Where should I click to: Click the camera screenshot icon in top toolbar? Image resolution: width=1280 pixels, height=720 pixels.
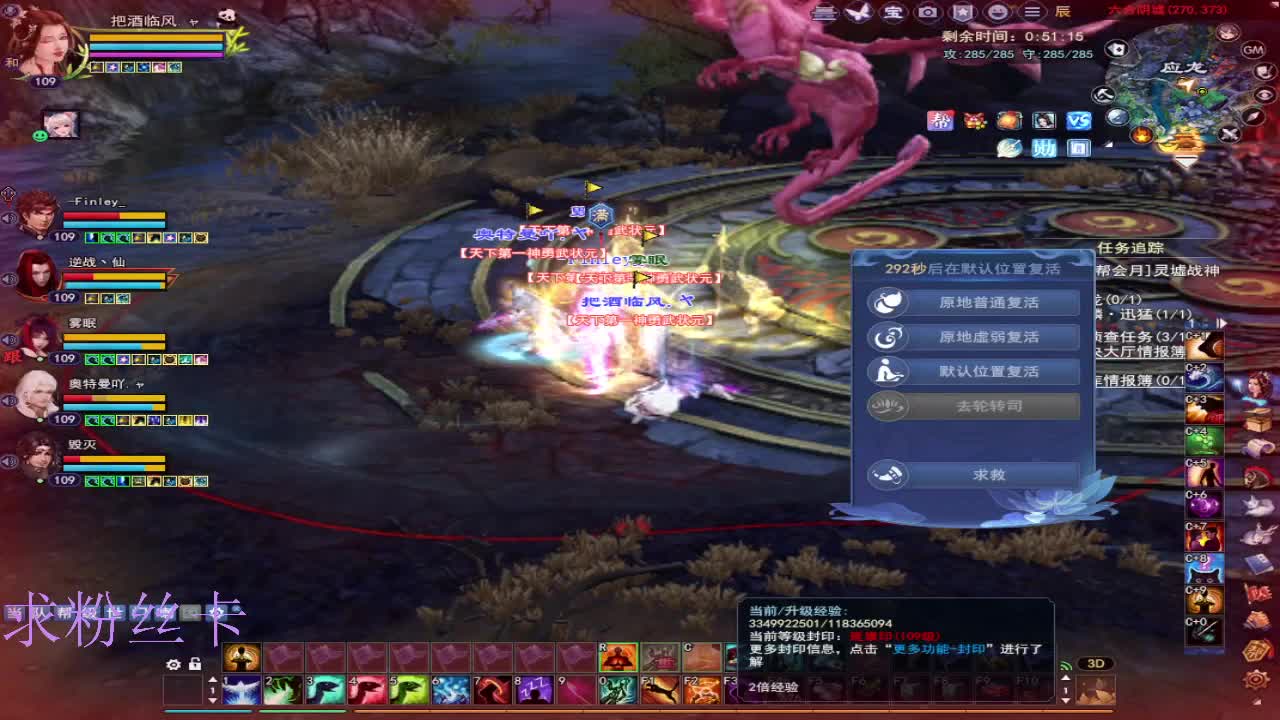coord(928,12)
